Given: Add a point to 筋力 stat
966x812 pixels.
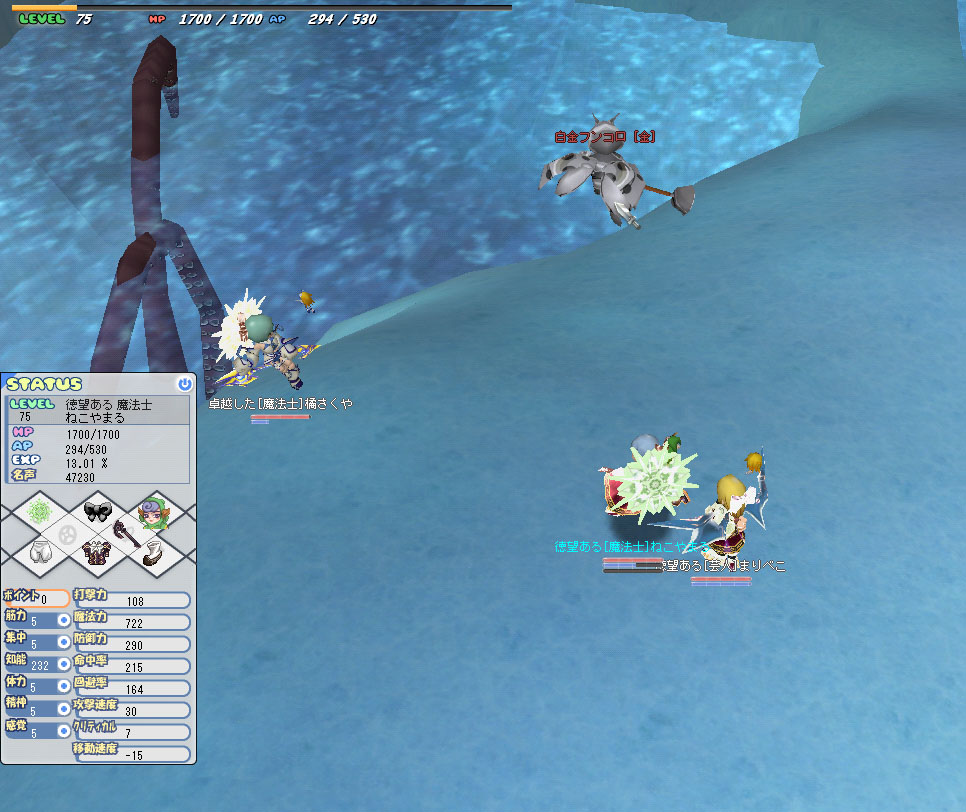Looking at the screenshot, I should (x=63, y=620).
